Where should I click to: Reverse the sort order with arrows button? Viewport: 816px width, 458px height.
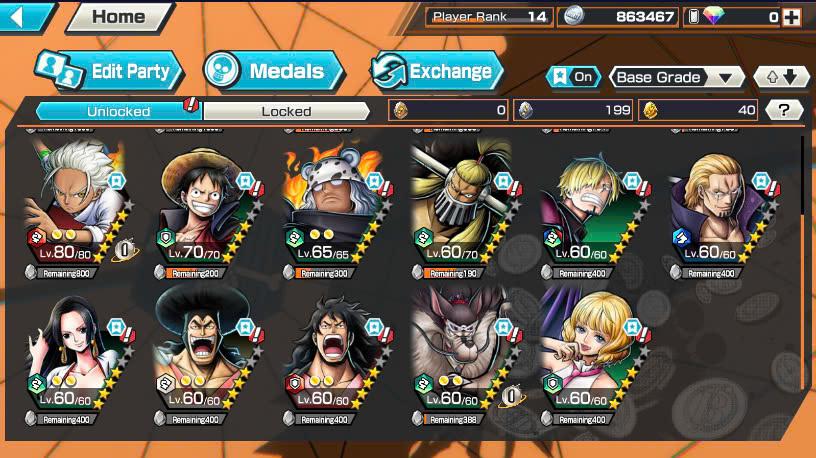781,77
